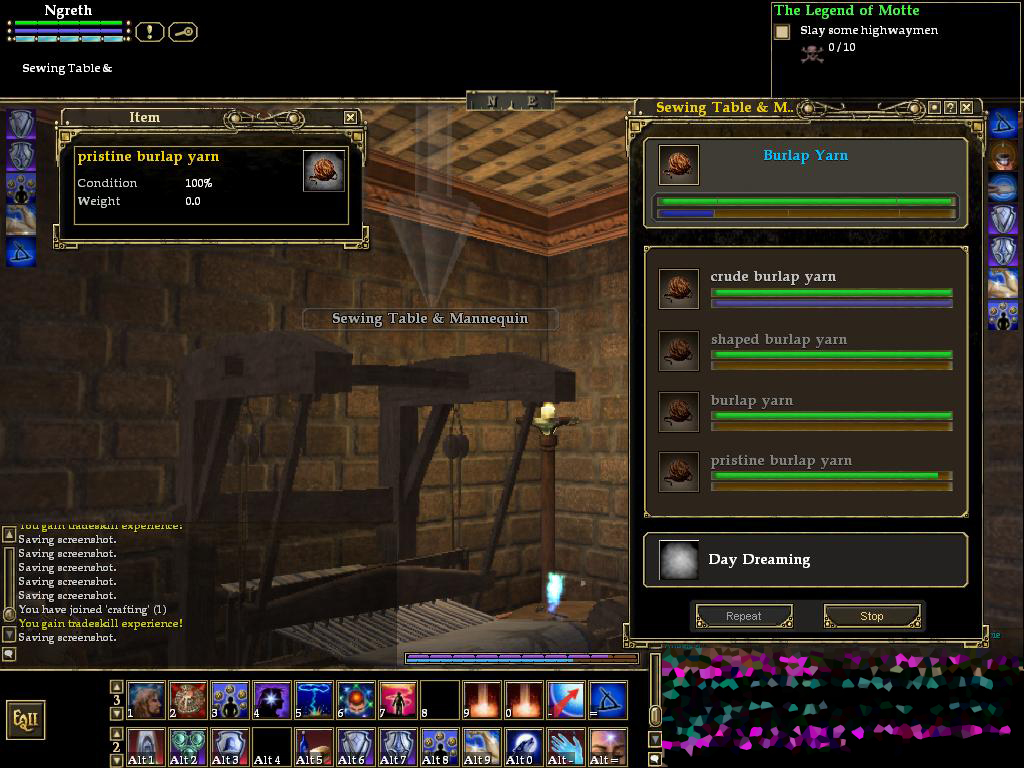Click the exclamation mark icon beside Ngreth

click(x=149, y=32)
